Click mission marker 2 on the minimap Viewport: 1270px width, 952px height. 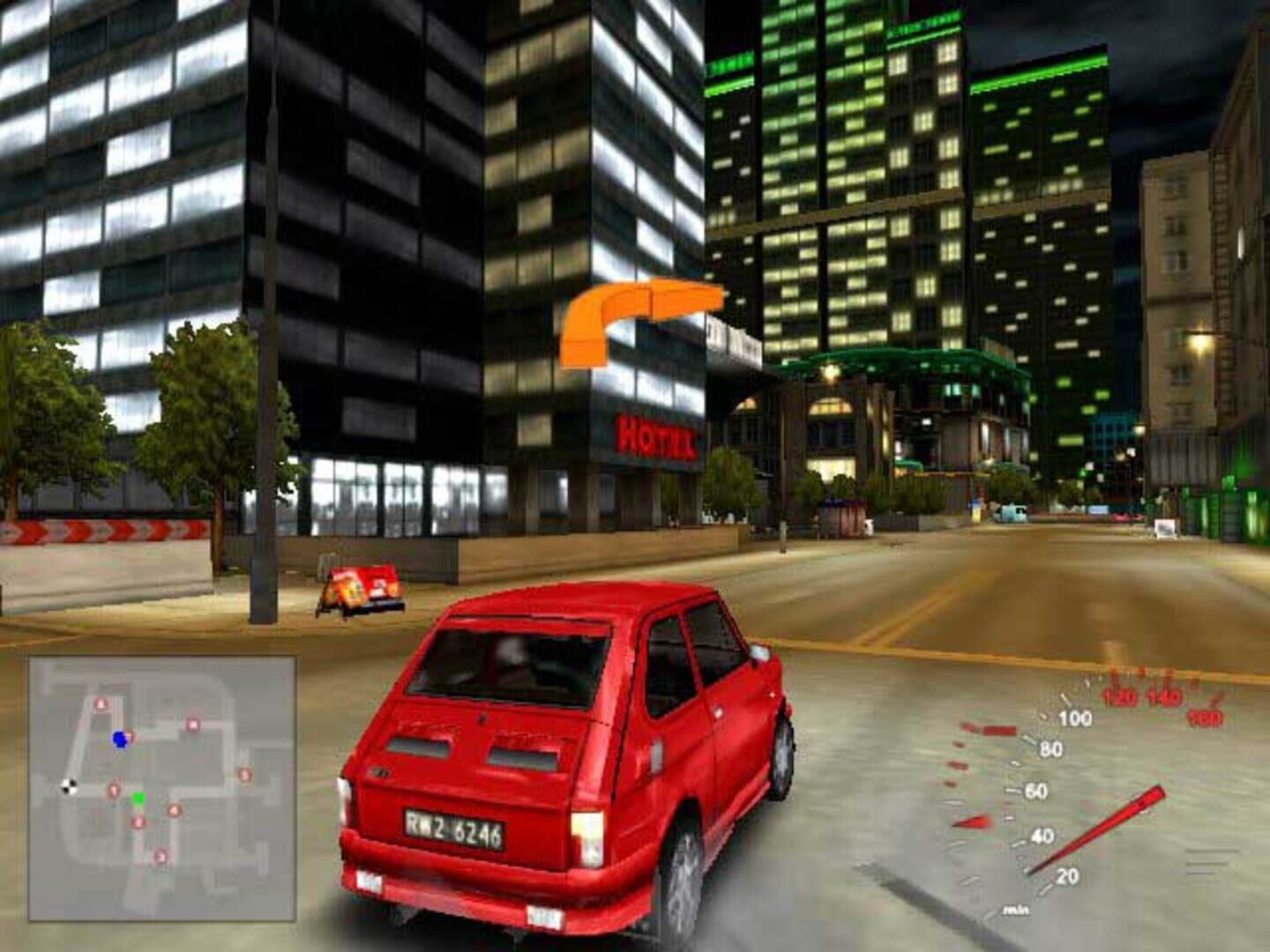point(138,822)
